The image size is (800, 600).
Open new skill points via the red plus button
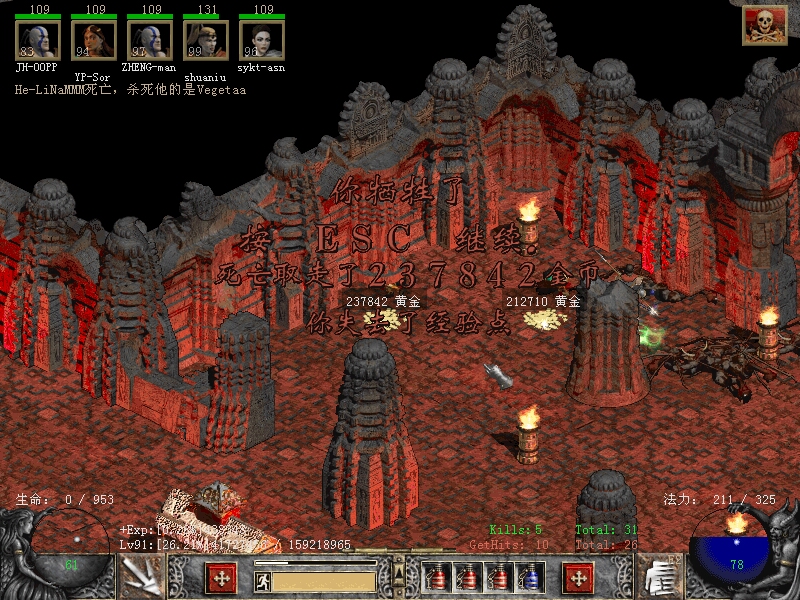click(x=578, y=578)
